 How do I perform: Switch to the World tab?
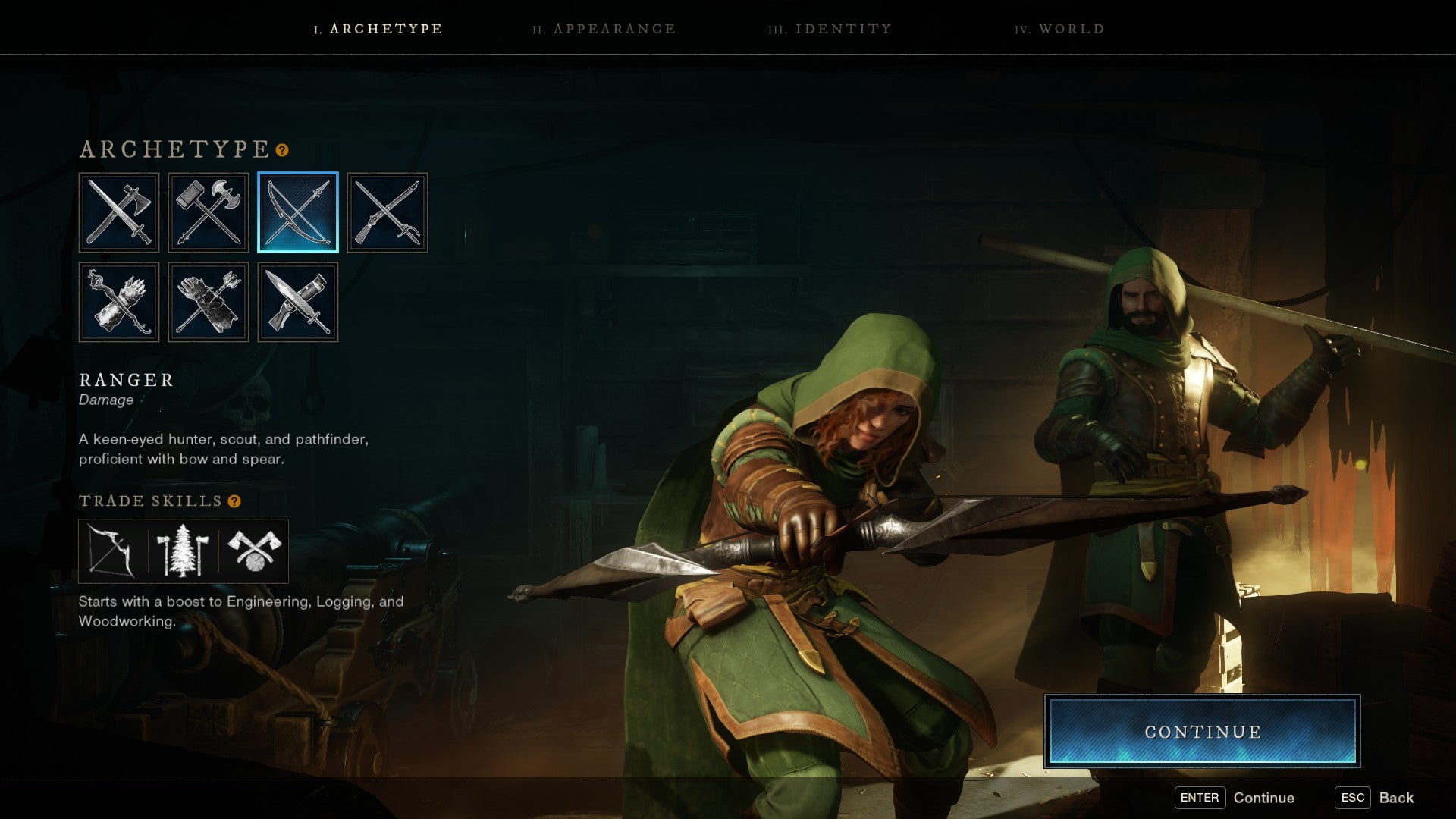(1060, 29)
